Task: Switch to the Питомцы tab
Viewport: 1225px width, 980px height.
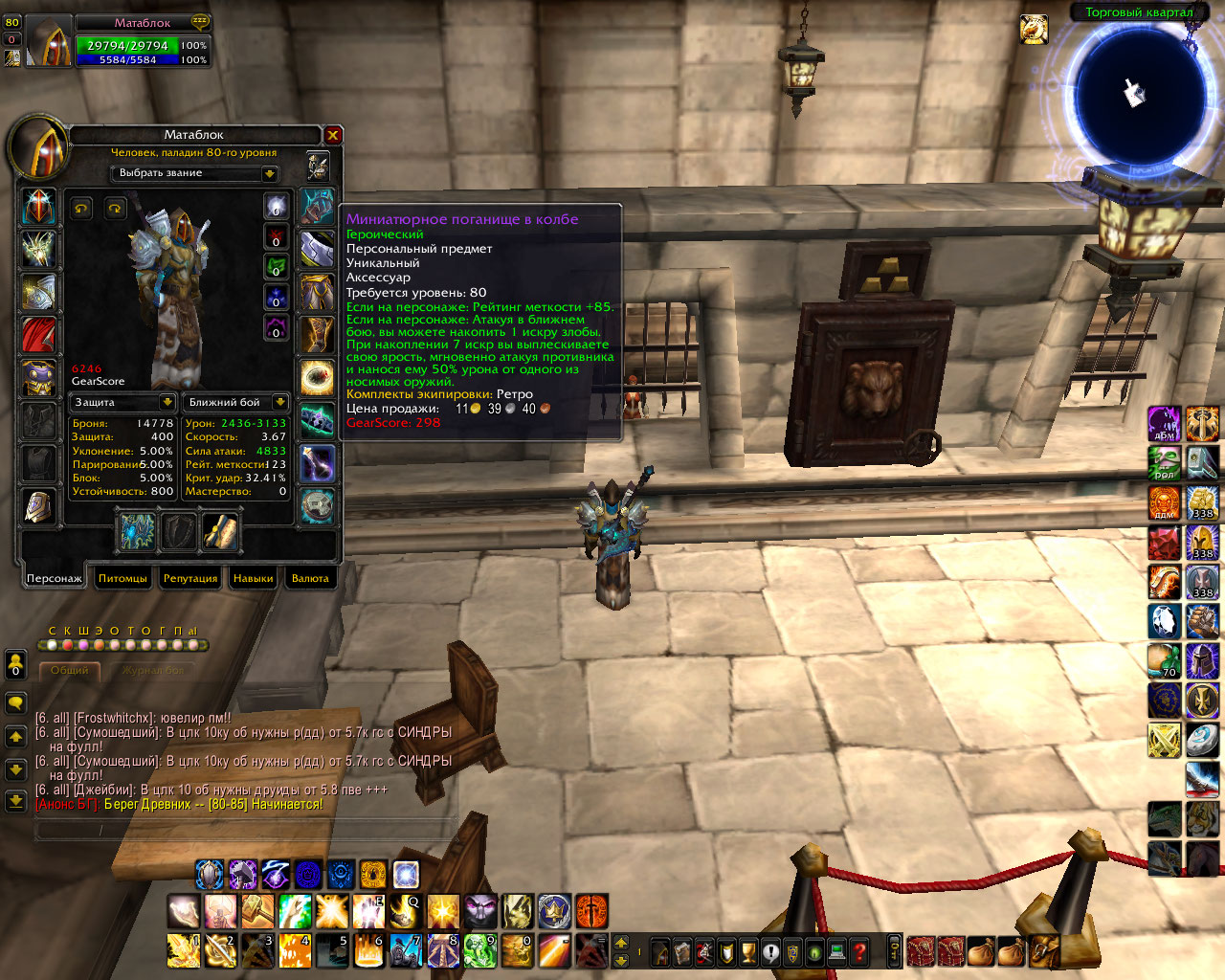Action: click(122, 578)
